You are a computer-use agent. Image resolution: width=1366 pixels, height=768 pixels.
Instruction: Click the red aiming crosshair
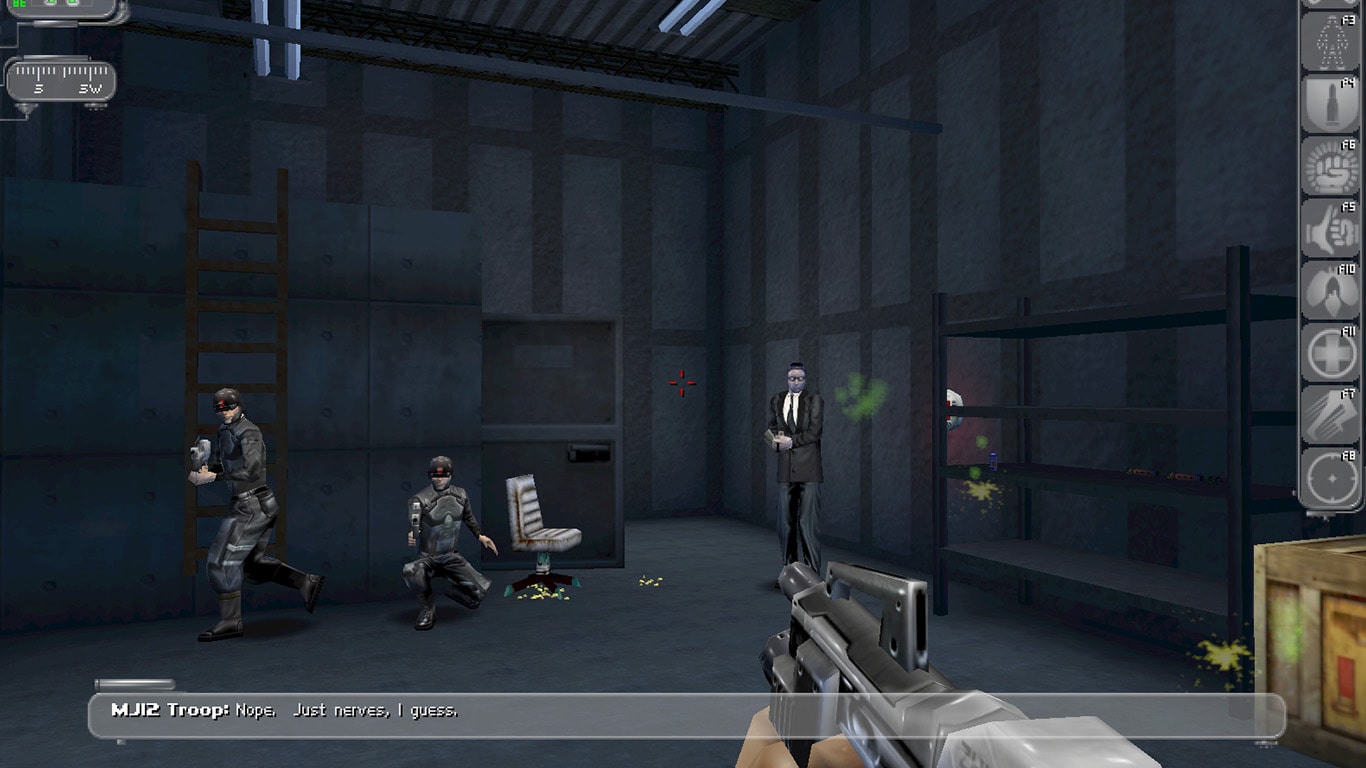[x=683, y=381]
